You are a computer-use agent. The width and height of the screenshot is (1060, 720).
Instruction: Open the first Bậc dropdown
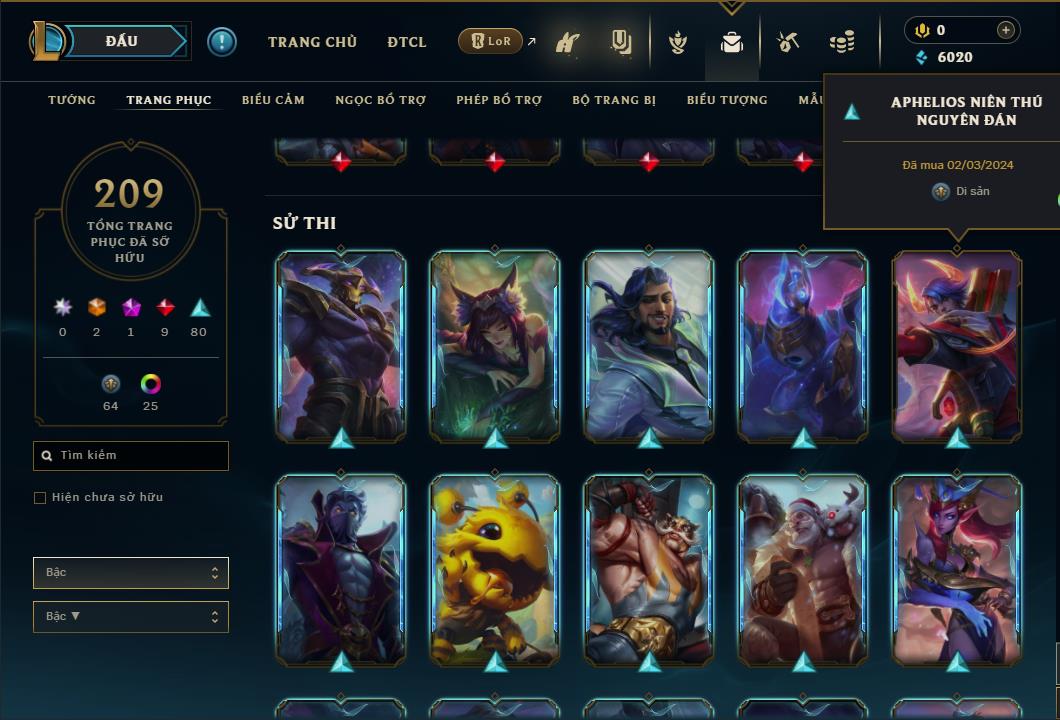click(131, 573)
